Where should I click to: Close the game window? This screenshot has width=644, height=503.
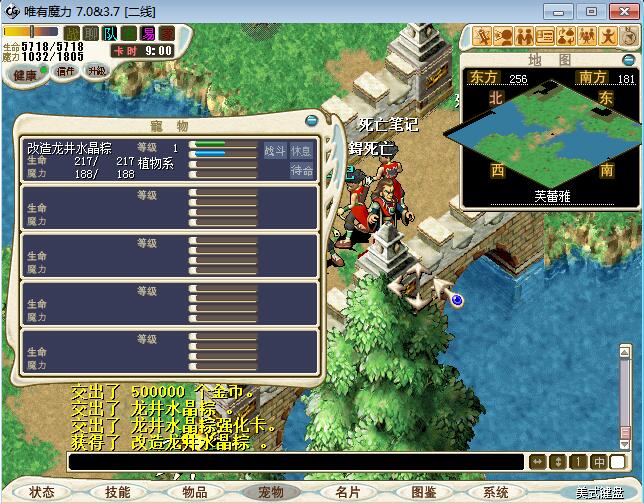[621, 11]
